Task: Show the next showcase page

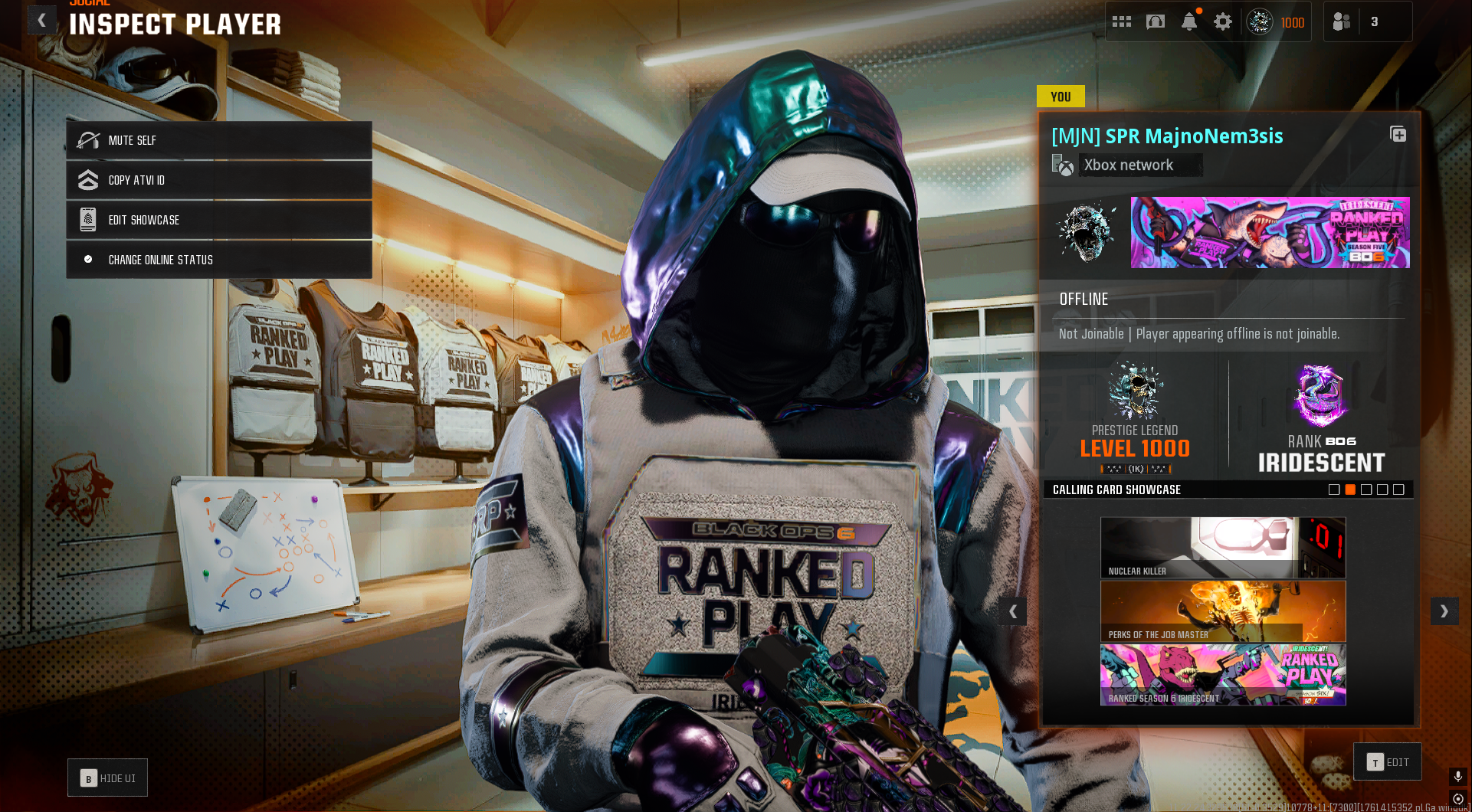Action: (1444, 611)
